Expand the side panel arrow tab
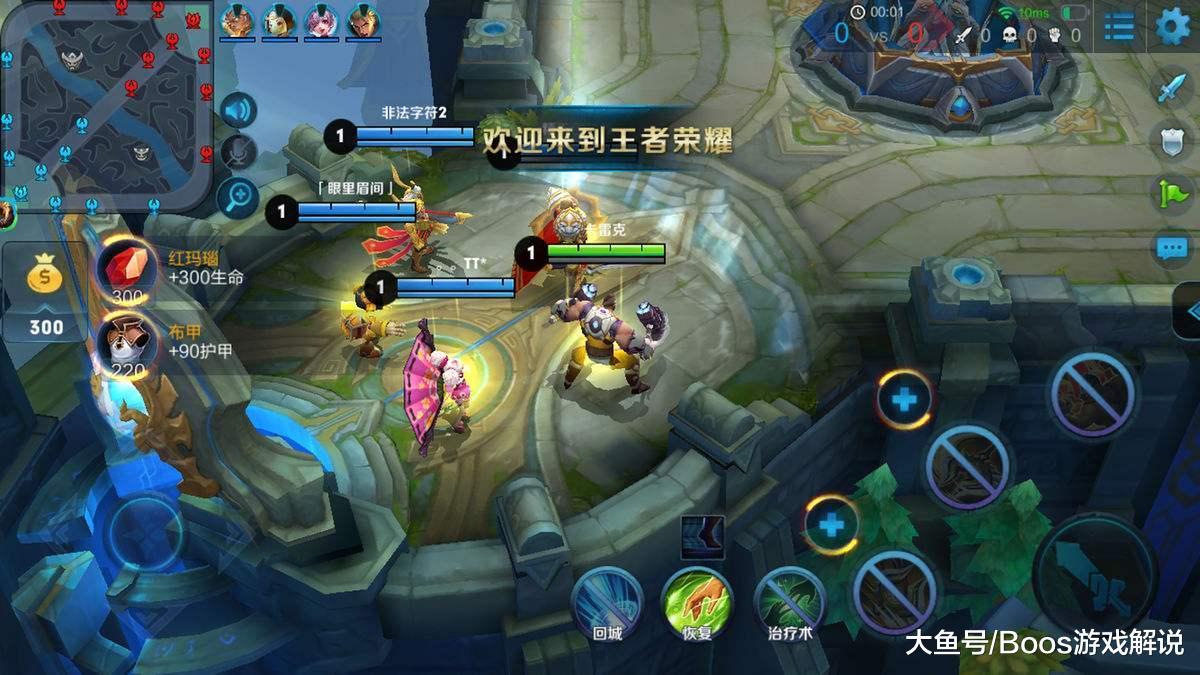The image size is (1200, 675). 1188,310
